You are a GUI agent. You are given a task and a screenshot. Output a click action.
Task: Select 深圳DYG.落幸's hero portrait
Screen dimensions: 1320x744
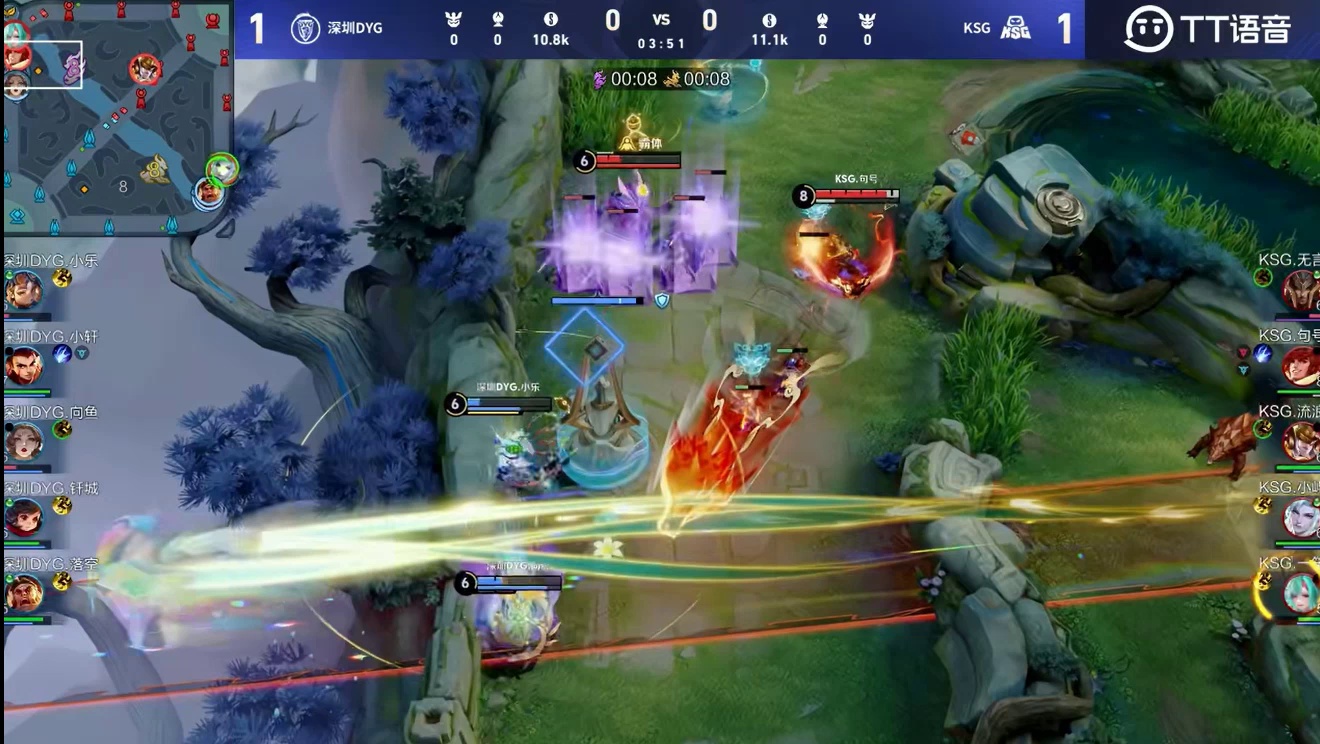click(x=23, y=594)
